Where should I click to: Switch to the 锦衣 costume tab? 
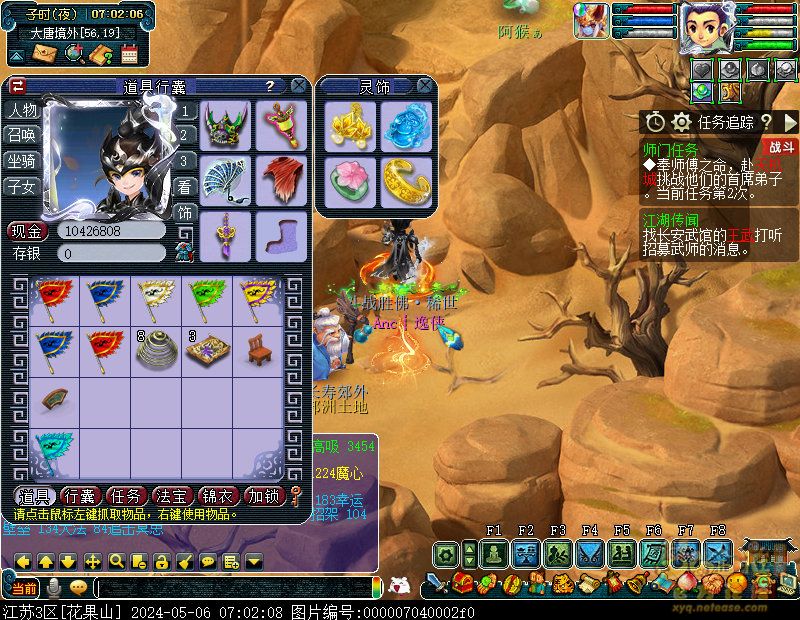pyautogui.click(x=218, y=496)
